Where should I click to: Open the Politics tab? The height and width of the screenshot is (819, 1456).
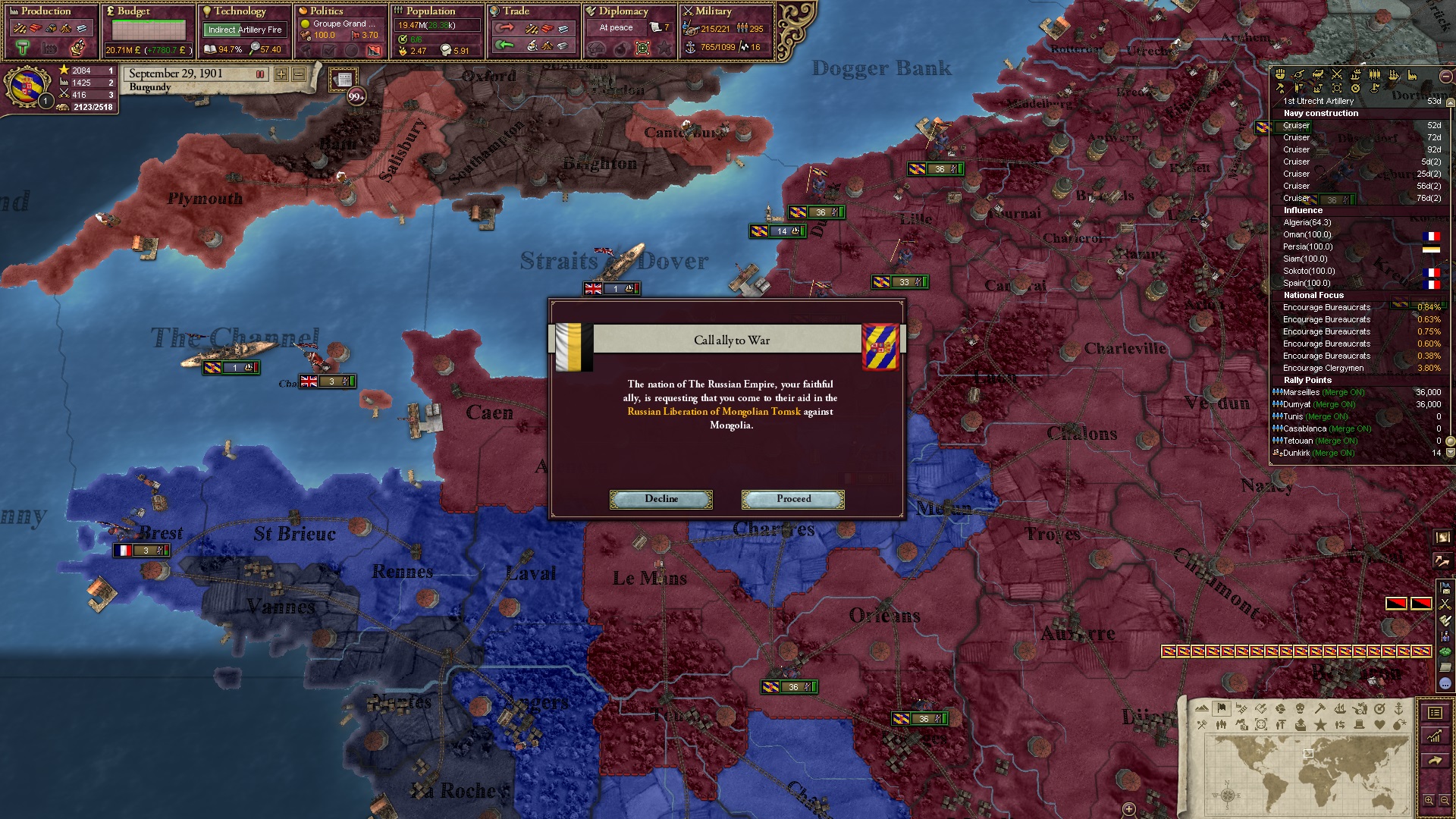[327, 11]
